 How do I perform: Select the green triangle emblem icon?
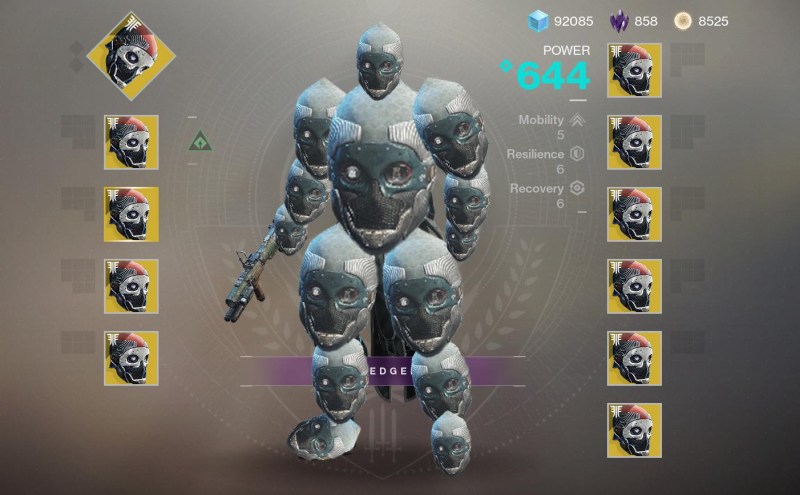pos(201,142)
